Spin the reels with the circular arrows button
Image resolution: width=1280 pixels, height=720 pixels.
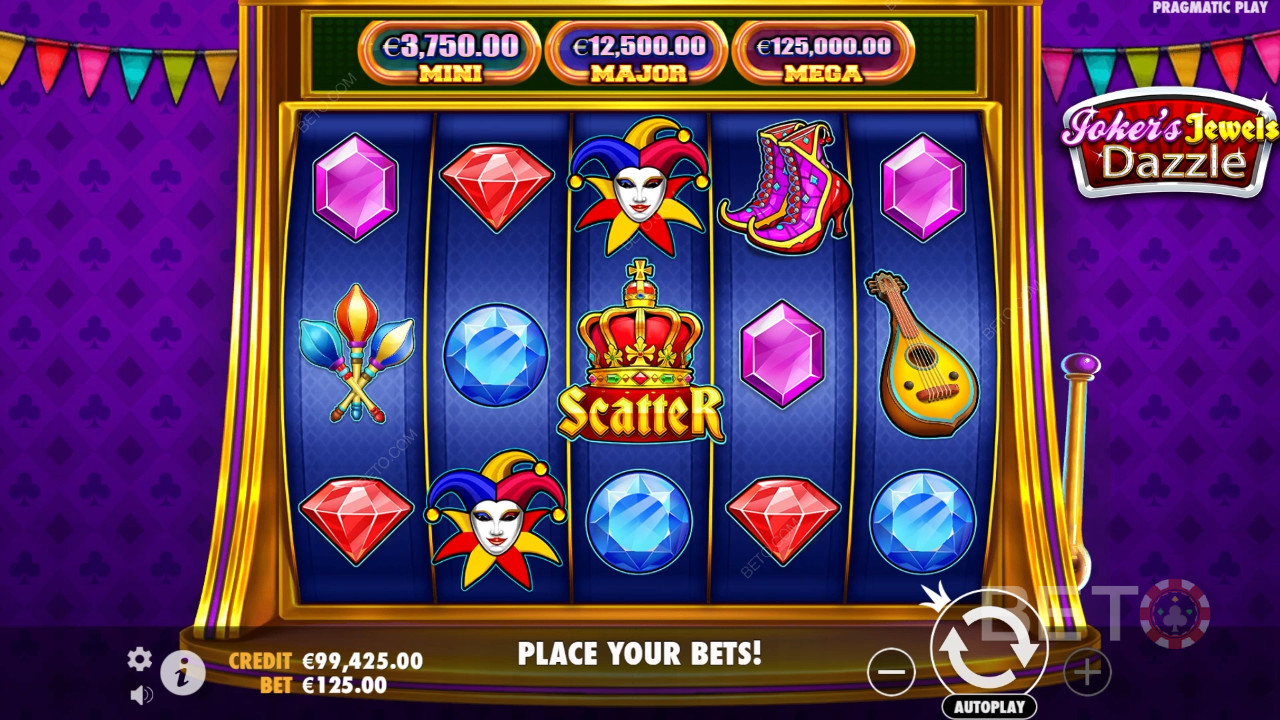click(988, 647)
